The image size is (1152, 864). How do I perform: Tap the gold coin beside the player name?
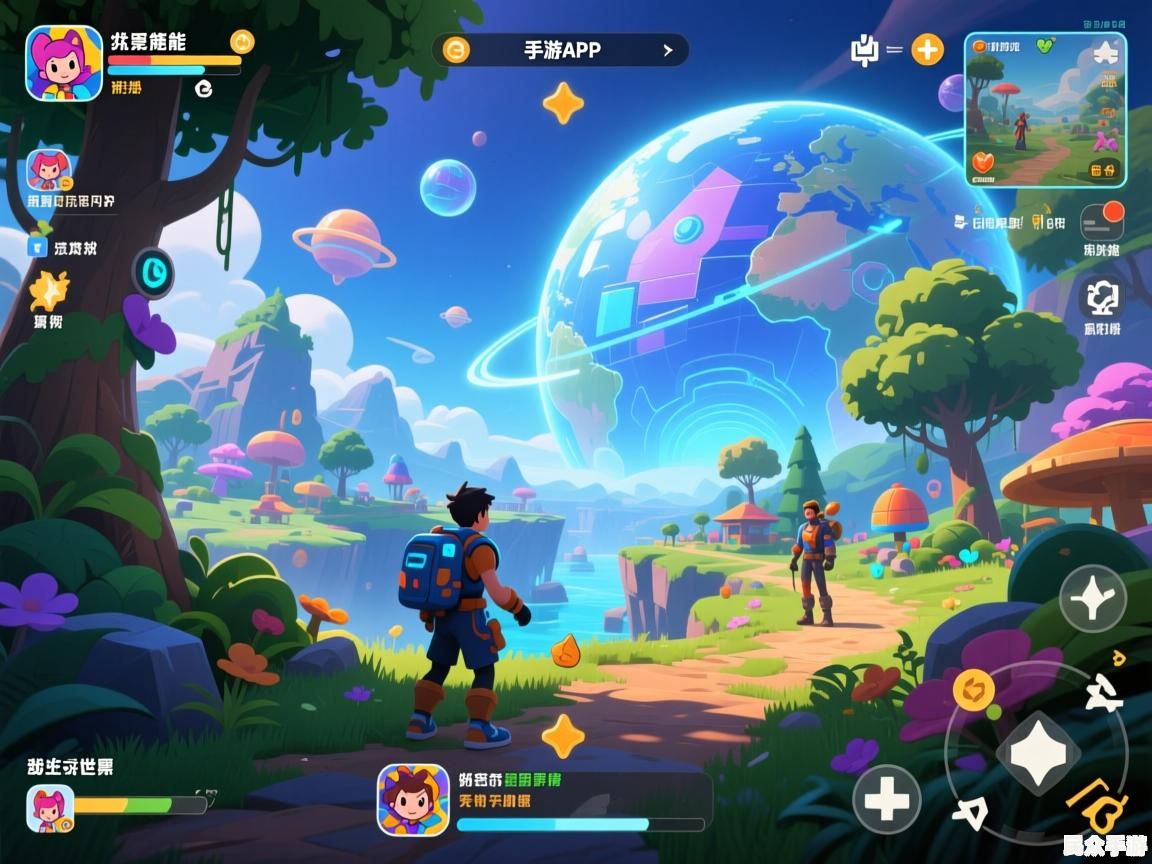(242, 41)
